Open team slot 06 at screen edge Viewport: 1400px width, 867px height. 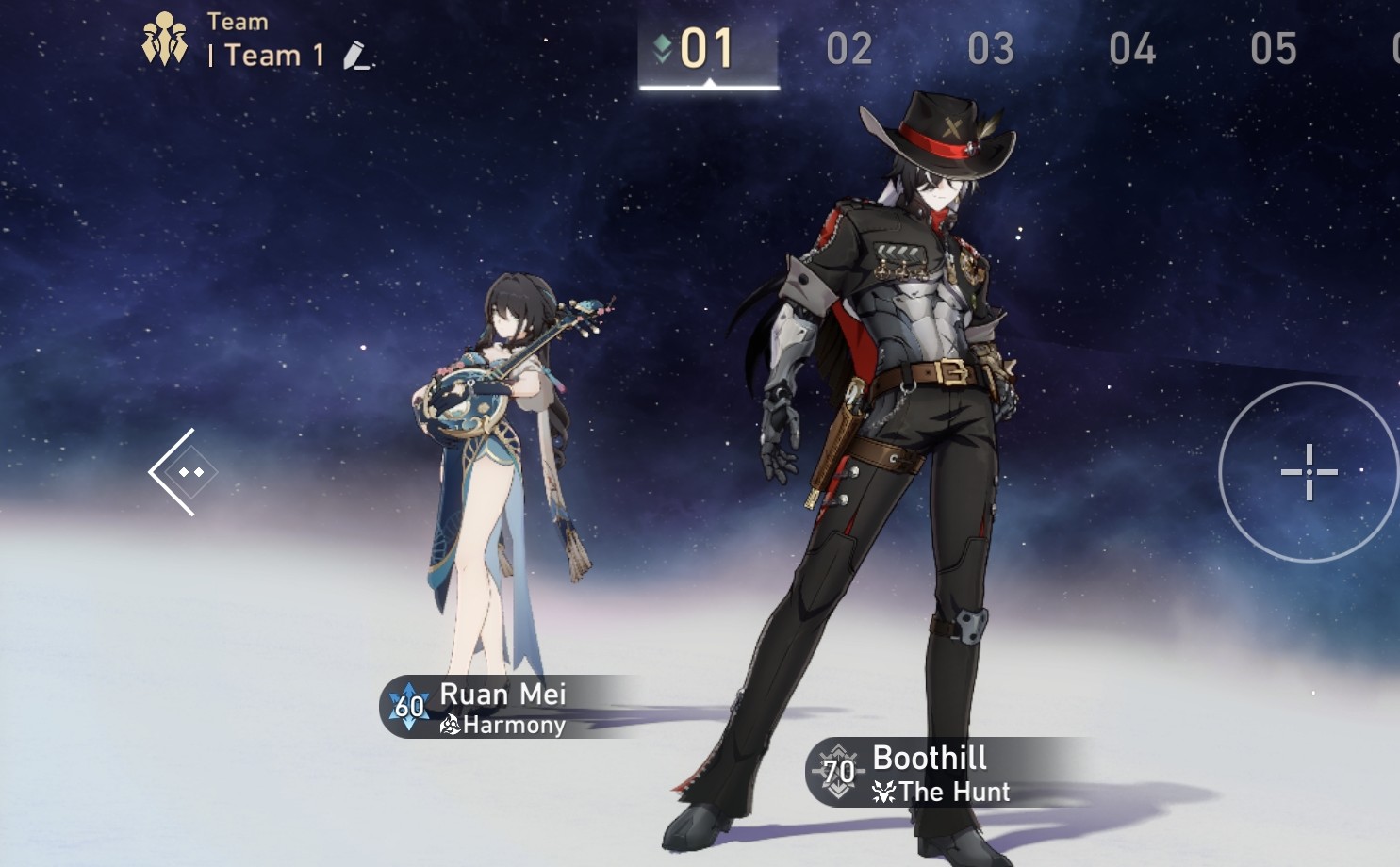[1394, 51]
